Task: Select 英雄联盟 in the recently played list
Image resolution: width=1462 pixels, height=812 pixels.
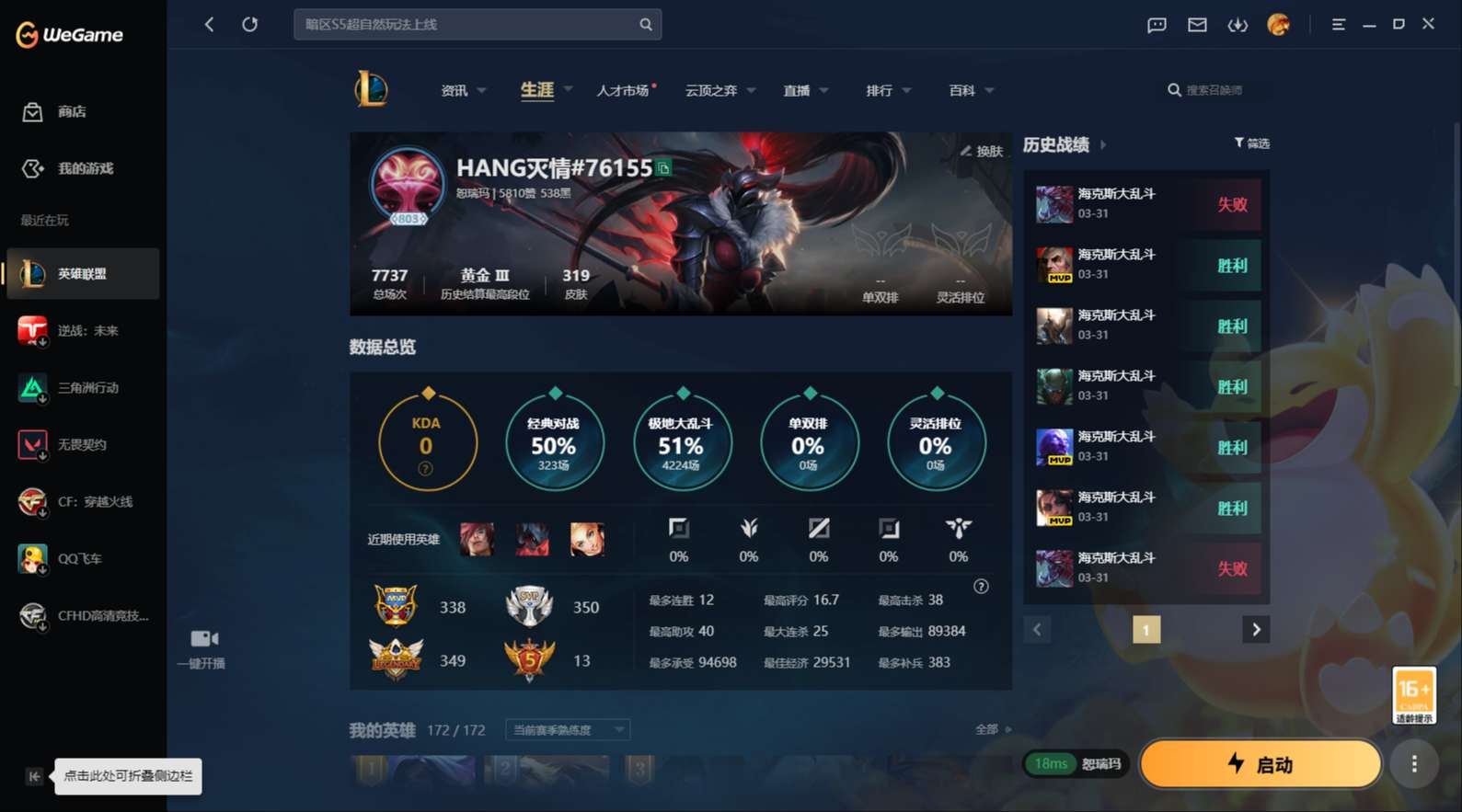Action: coord(83,273)
